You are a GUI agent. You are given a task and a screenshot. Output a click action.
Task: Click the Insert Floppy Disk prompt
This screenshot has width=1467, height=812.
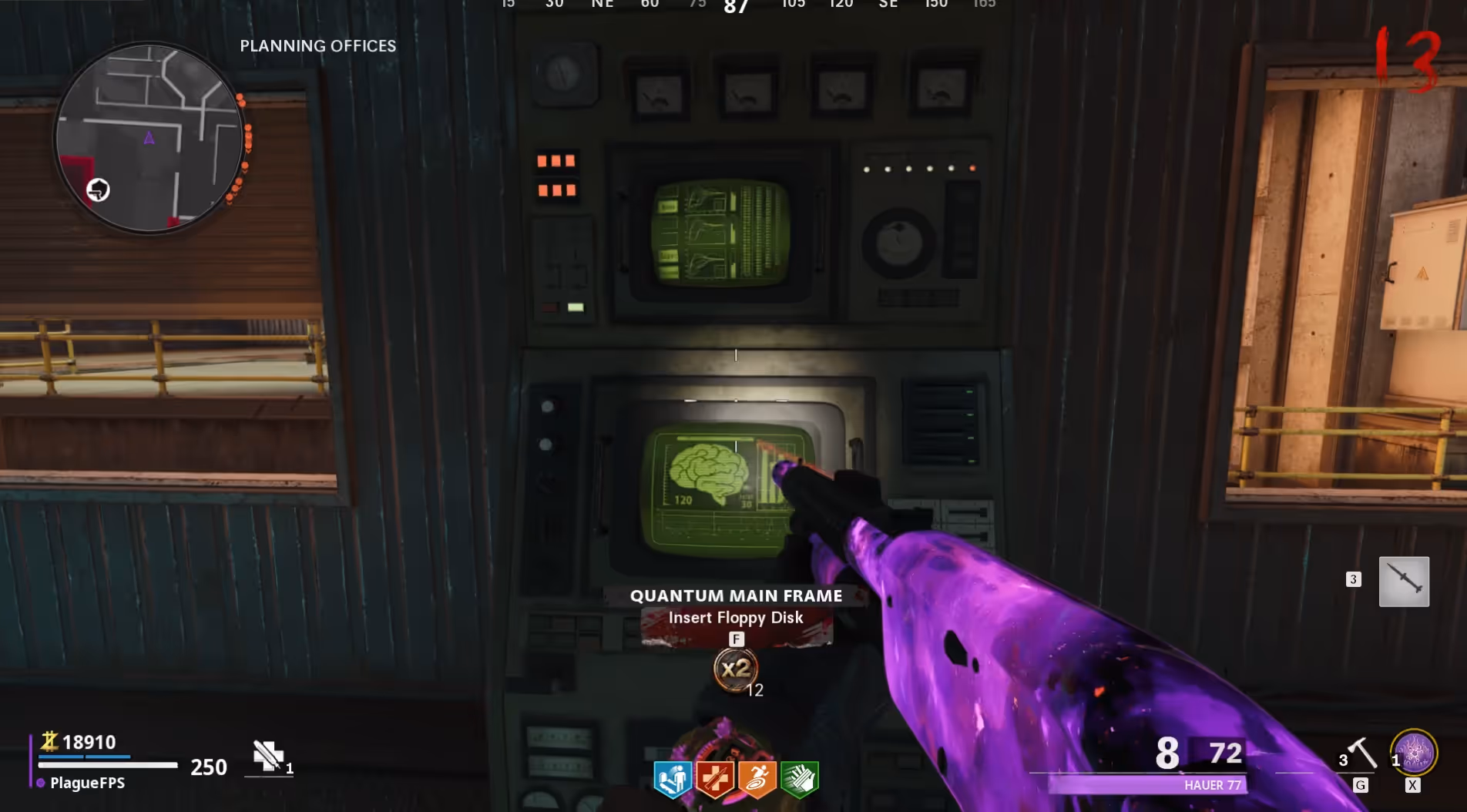[736, 618]
